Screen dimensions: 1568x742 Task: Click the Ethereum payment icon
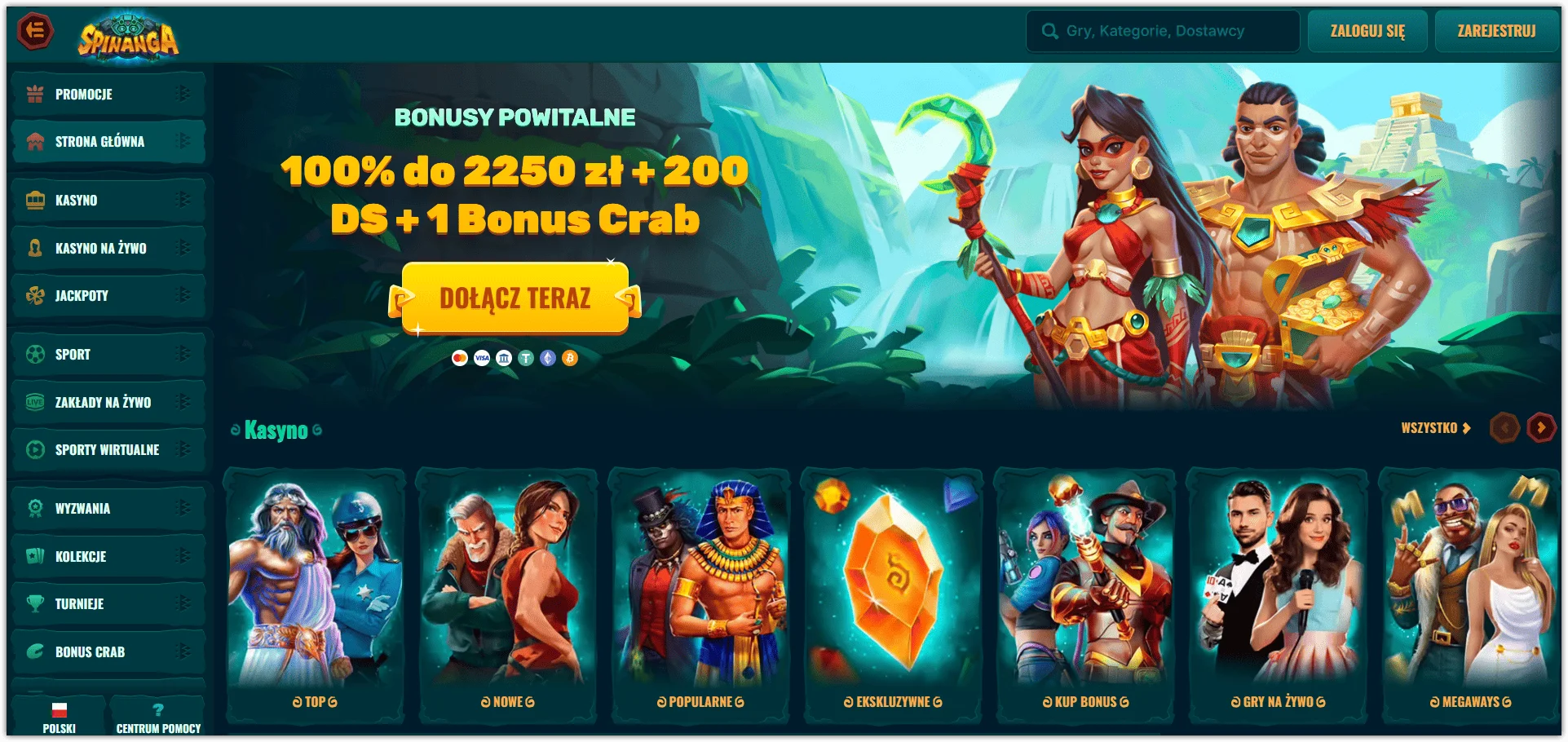pyautogui.click(x=548, y=358)
